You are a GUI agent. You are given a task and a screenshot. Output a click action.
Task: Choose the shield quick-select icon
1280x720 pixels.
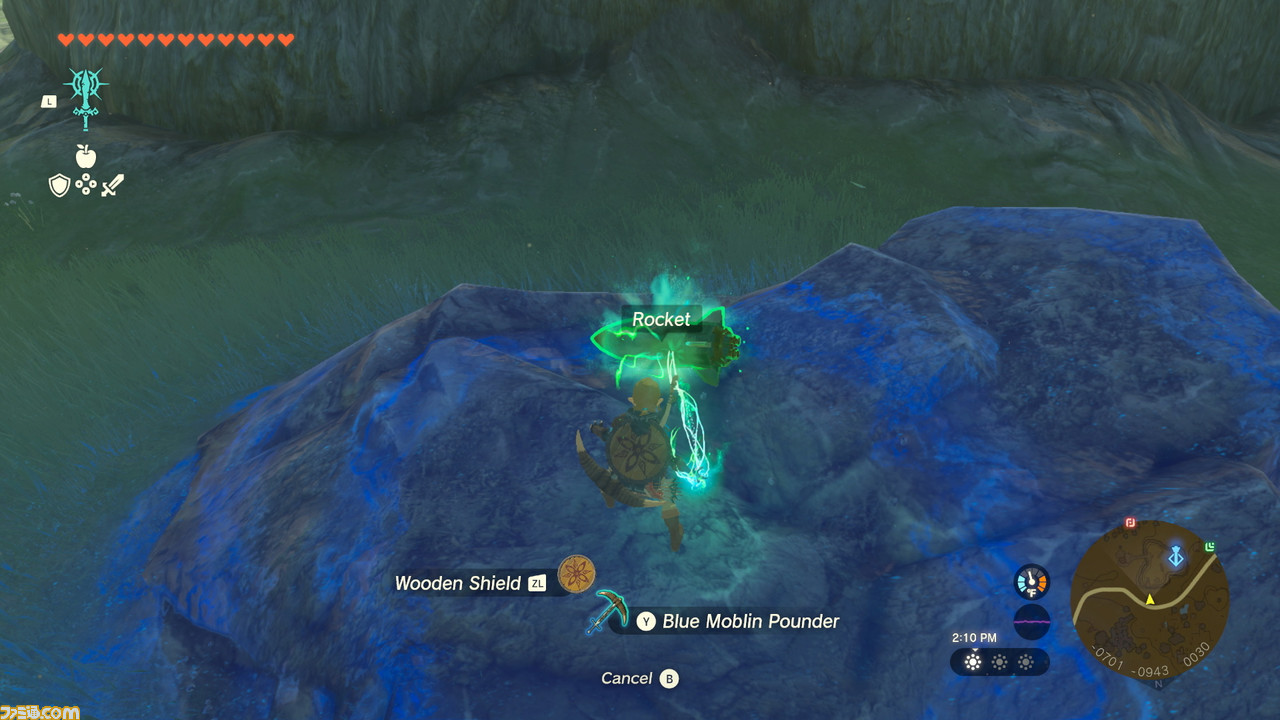click(x=60, y=185)
